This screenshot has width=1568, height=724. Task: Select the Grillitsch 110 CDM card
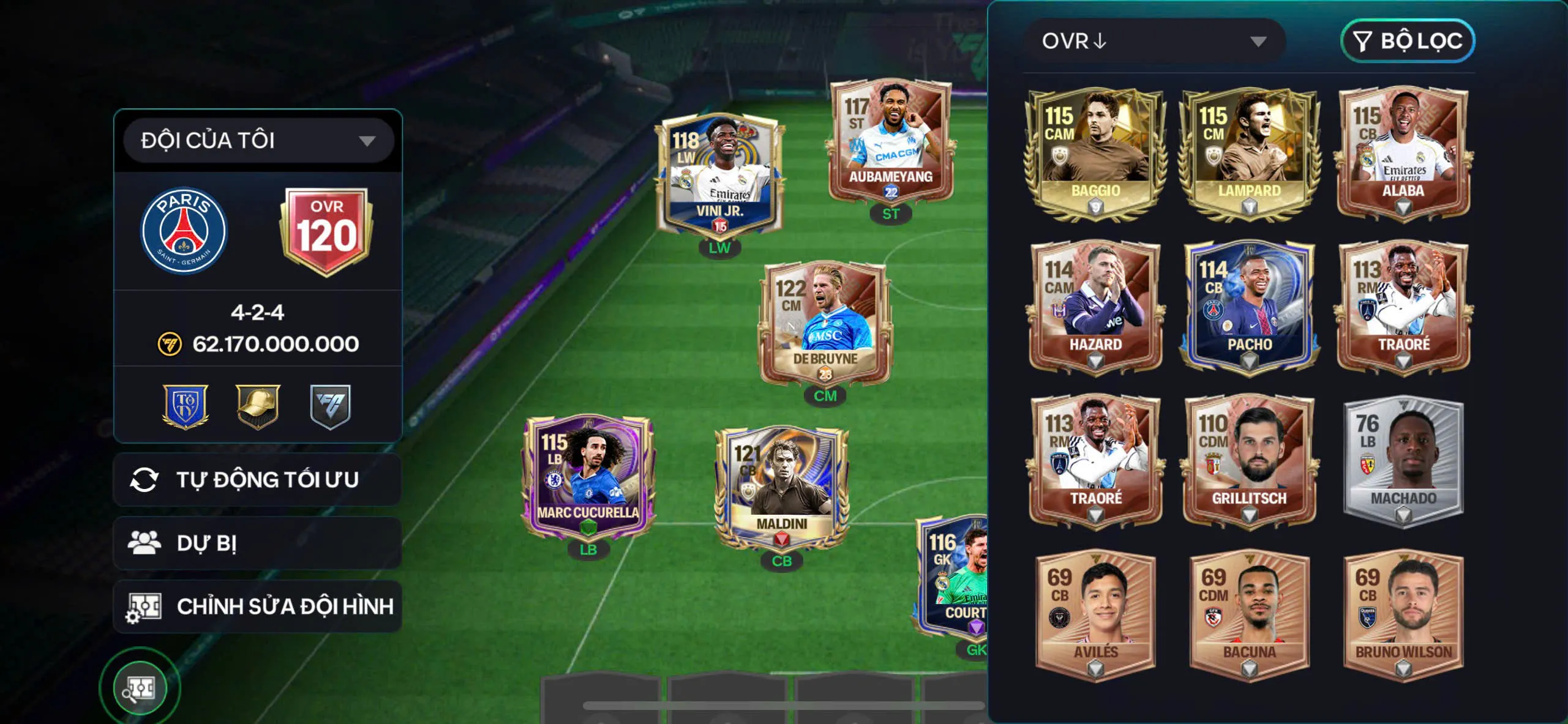click(x=1249, y=461)
